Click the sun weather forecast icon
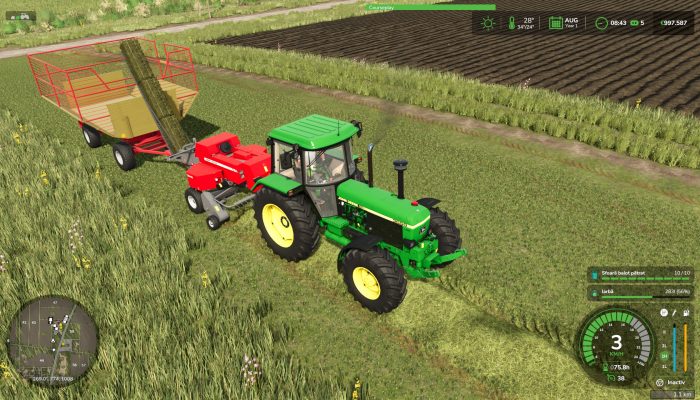Image resolution: width=700 pixels, height=400 pixels. point(487,22)
